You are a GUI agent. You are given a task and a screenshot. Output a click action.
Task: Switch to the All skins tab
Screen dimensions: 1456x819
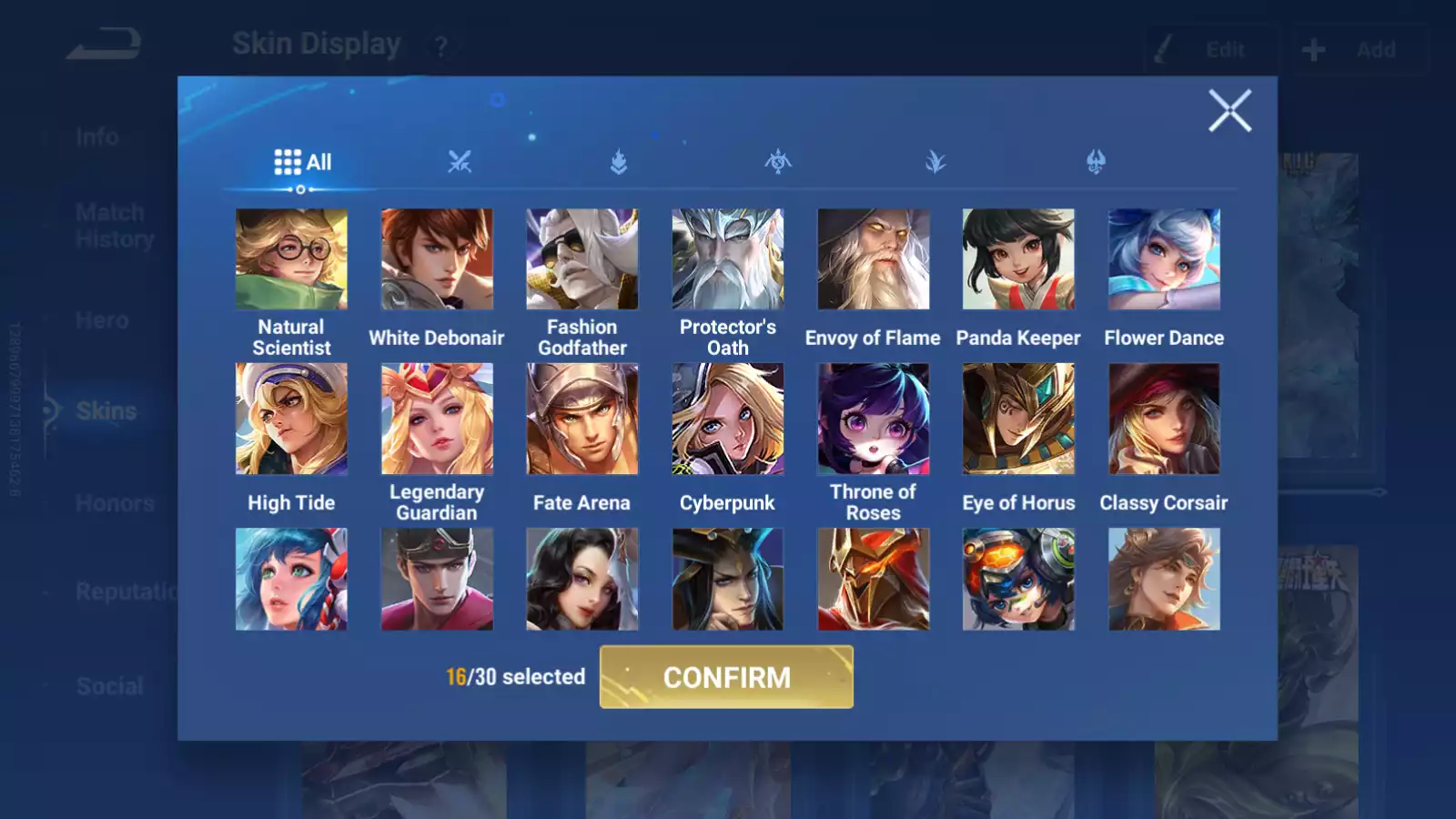pyautogui.click(x=302, y=163)
